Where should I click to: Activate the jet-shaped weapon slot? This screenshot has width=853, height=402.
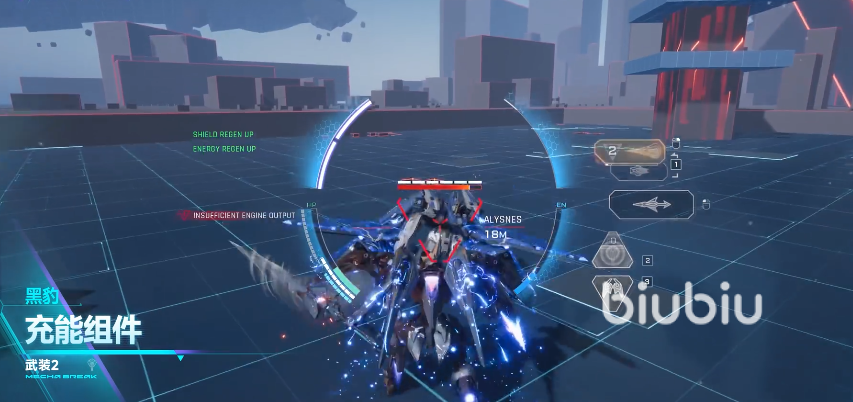650,205
